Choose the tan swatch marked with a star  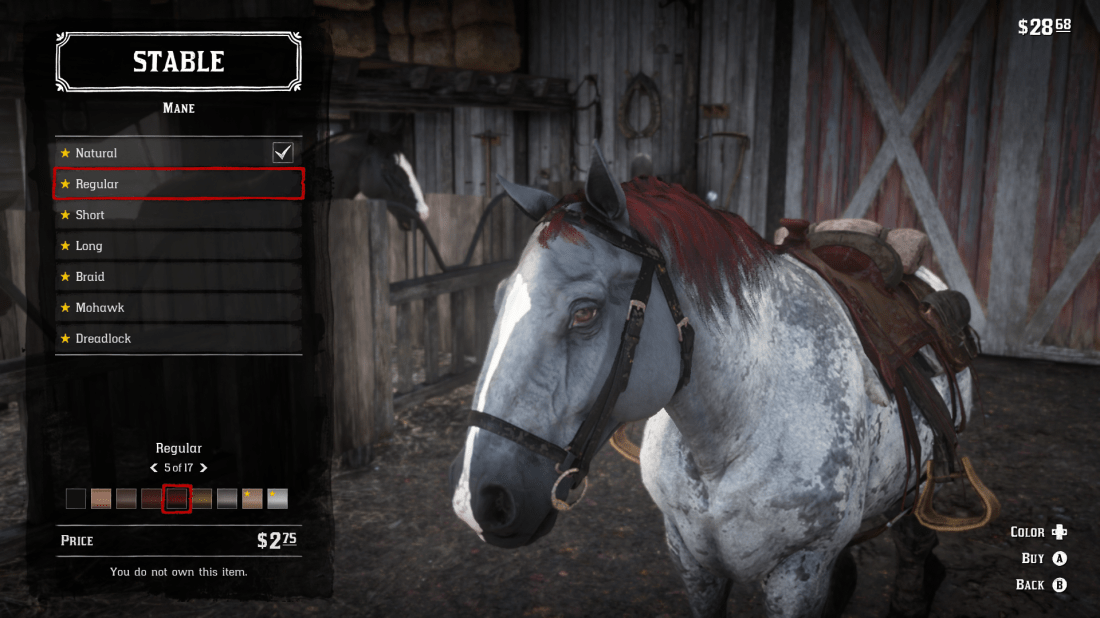click(x=252, y=498)
